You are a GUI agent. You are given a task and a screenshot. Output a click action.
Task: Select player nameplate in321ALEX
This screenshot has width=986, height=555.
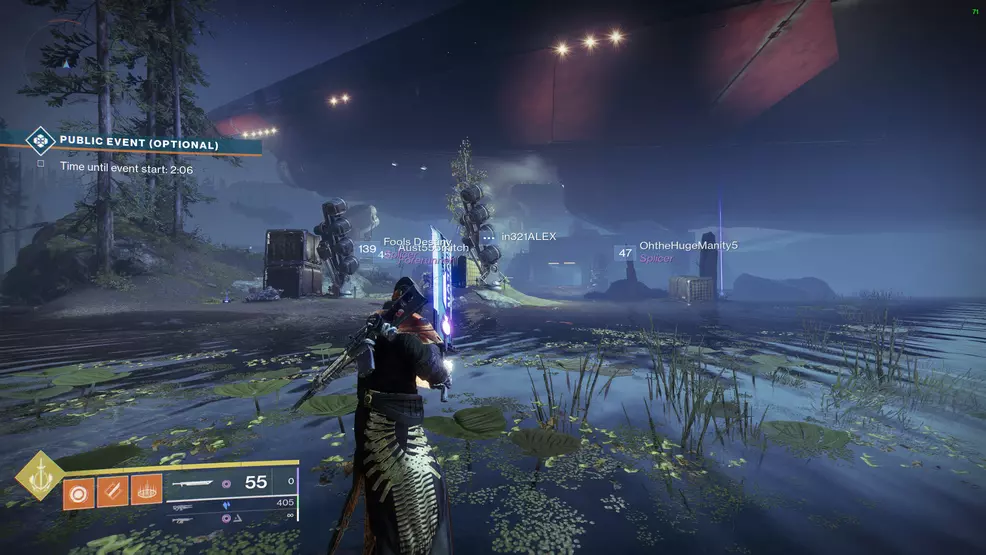[x=528, y=236]
